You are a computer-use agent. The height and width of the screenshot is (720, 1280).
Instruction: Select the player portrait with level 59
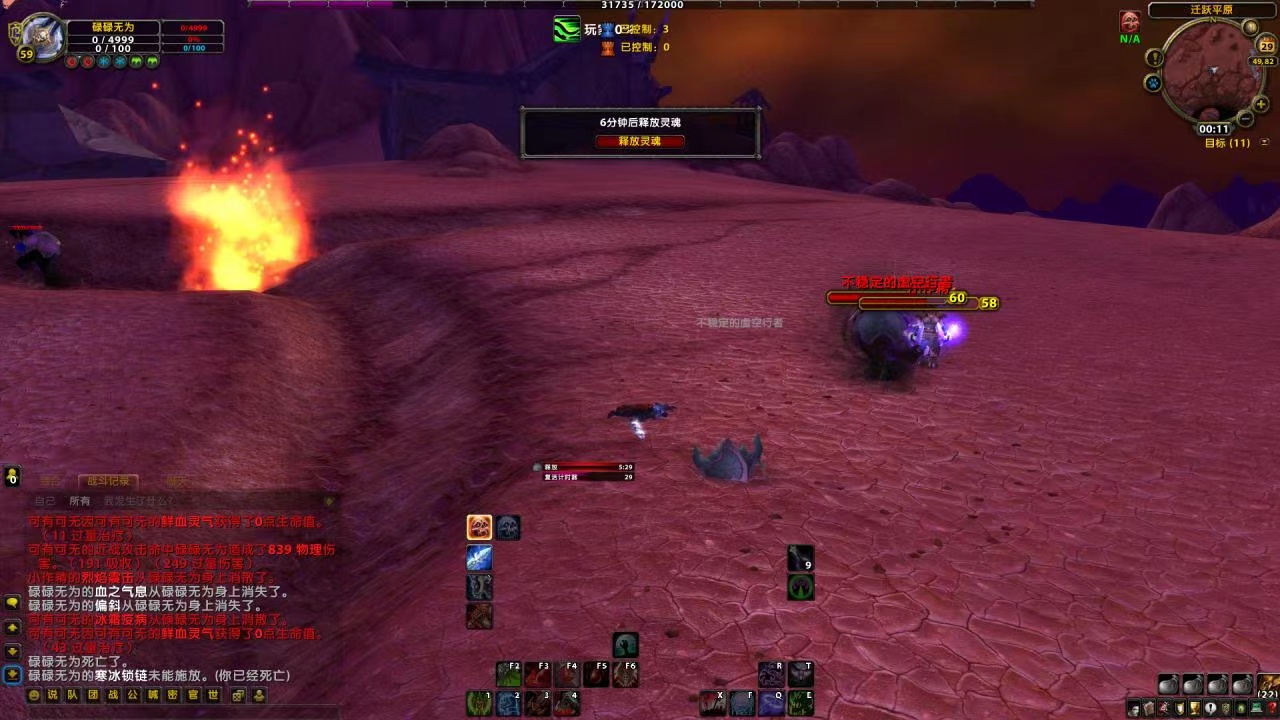[x=40, y=36]
